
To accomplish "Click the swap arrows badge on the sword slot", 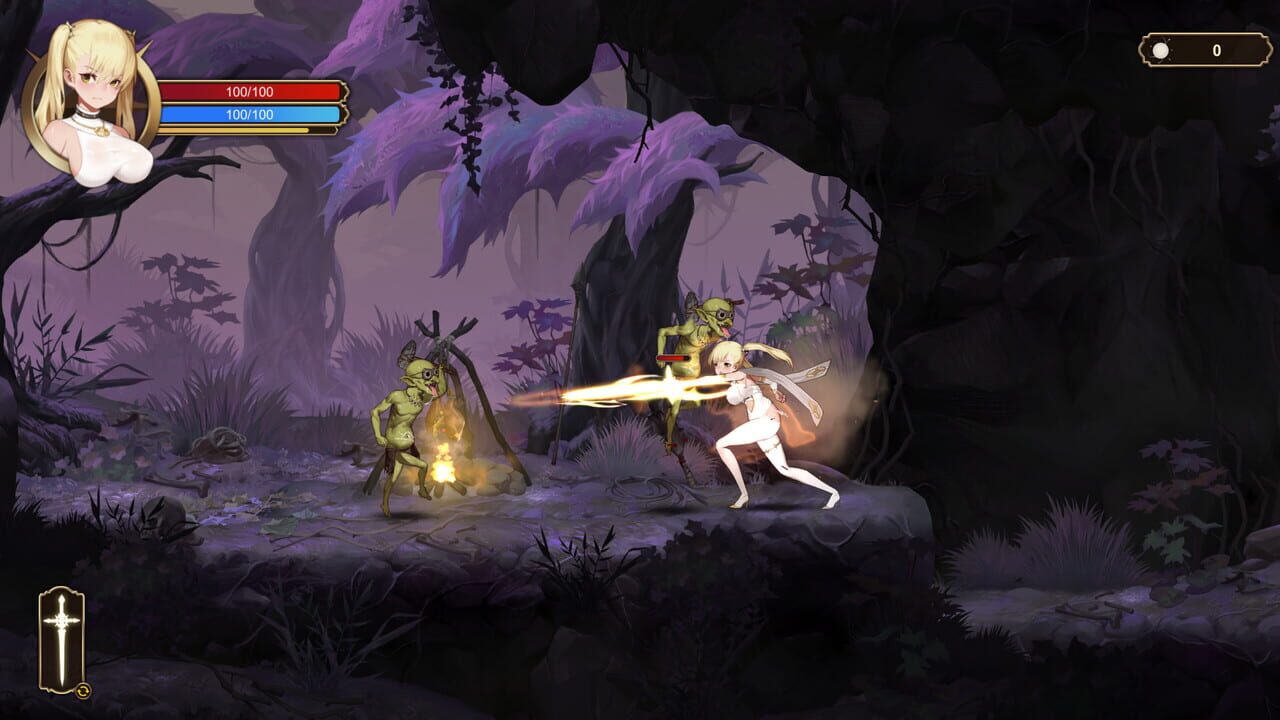I will point(83,690).
